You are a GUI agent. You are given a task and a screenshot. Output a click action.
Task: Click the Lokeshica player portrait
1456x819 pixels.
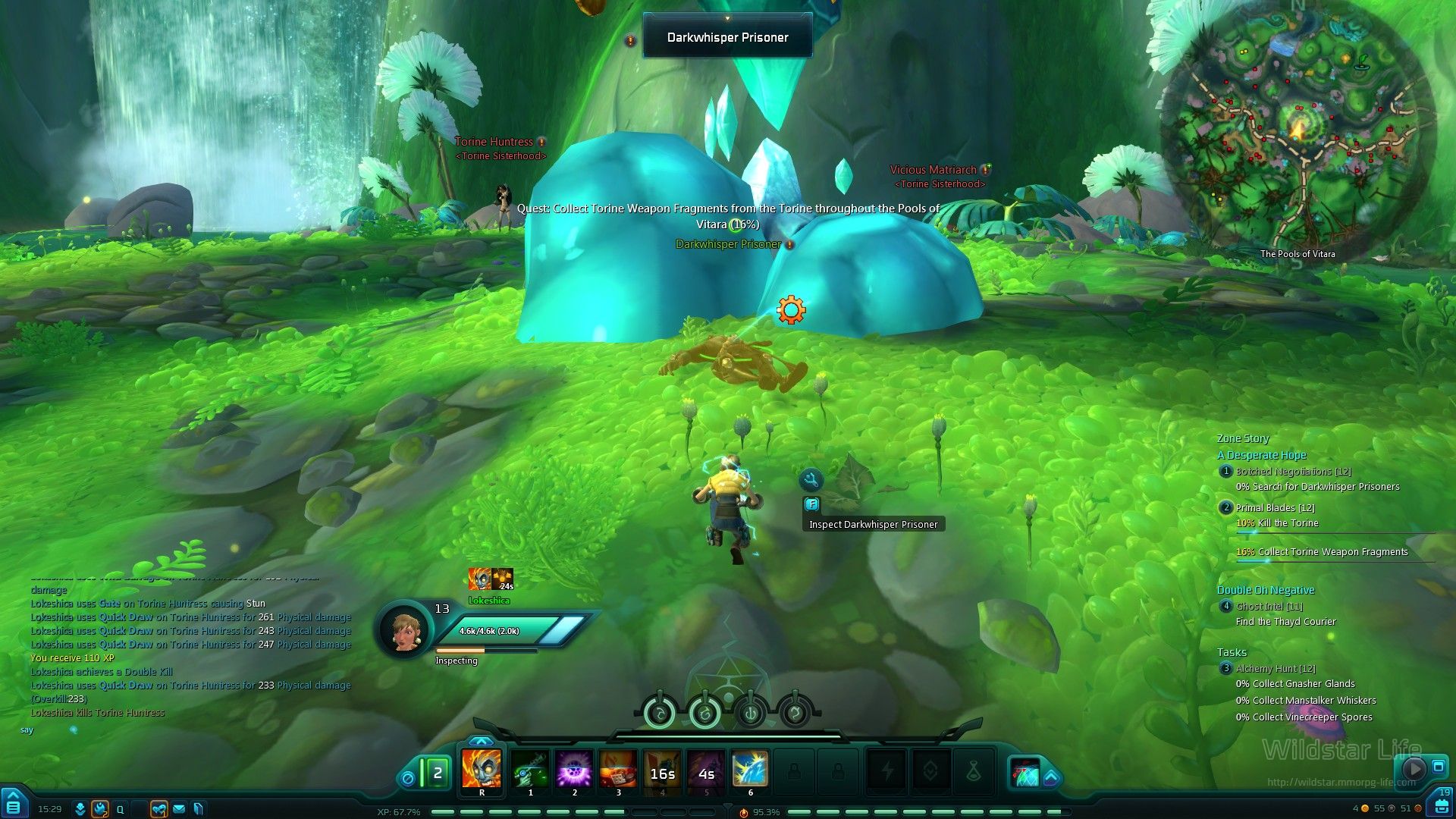point(403,629)
